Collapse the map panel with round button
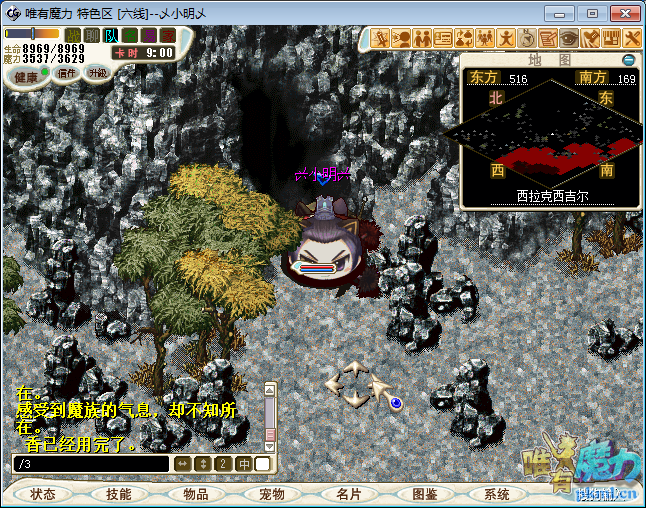The height and width of the screenshot is (508, 646). coord(629,60)
